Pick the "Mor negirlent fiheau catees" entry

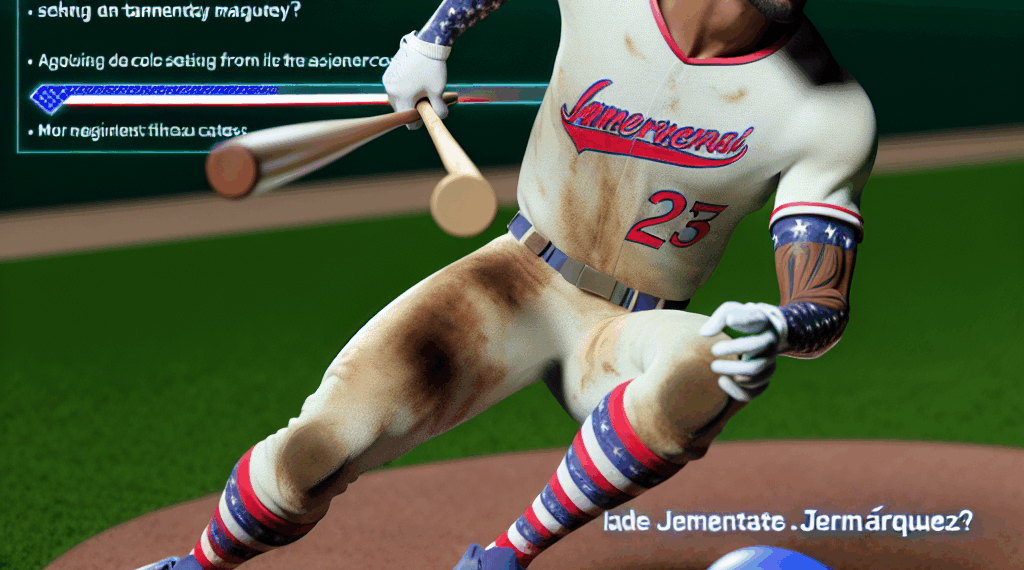click(x=142, y=129)
